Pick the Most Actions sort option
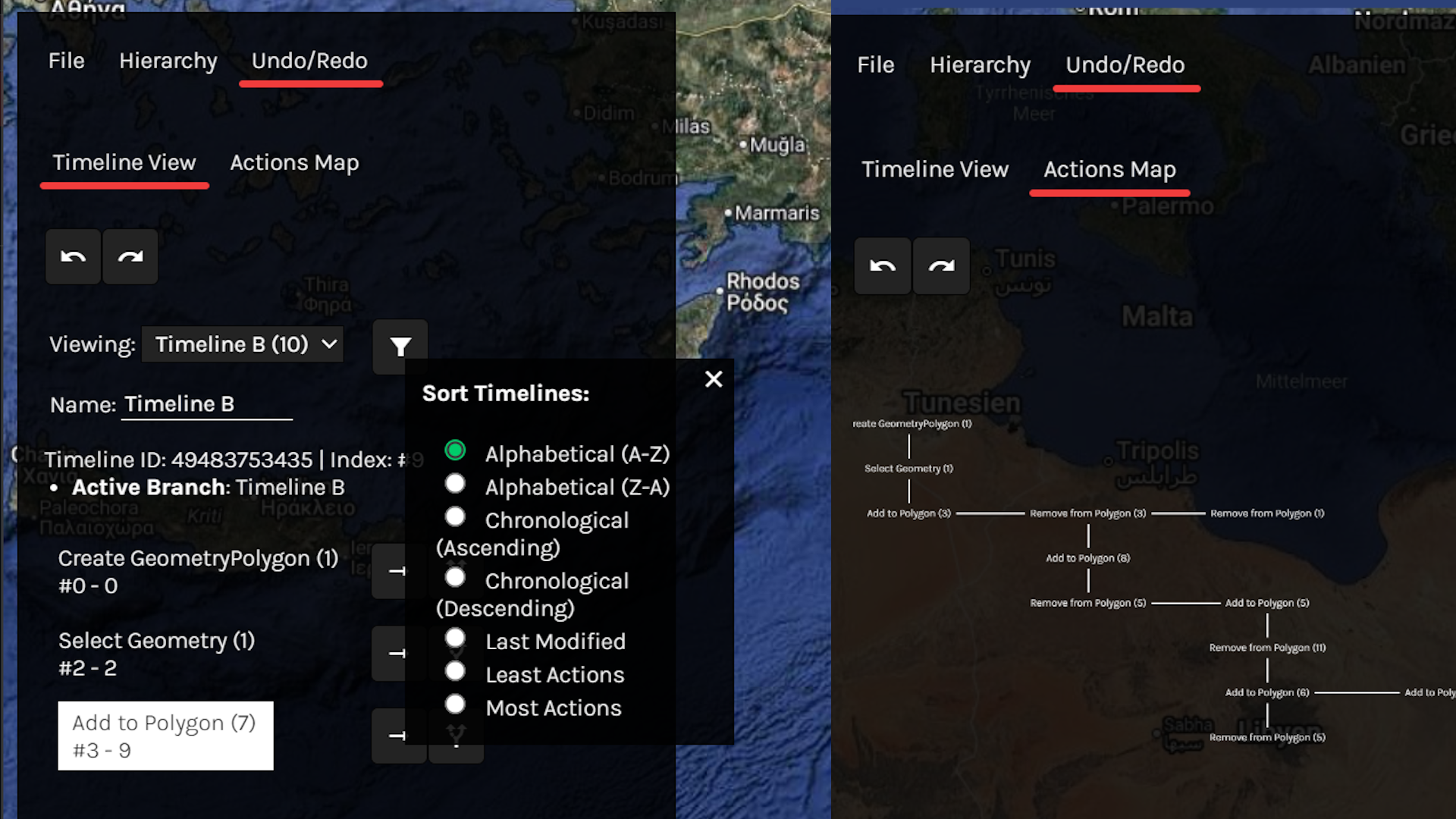The width and height of the screenshot is (1456, 819). click(455, 705)
